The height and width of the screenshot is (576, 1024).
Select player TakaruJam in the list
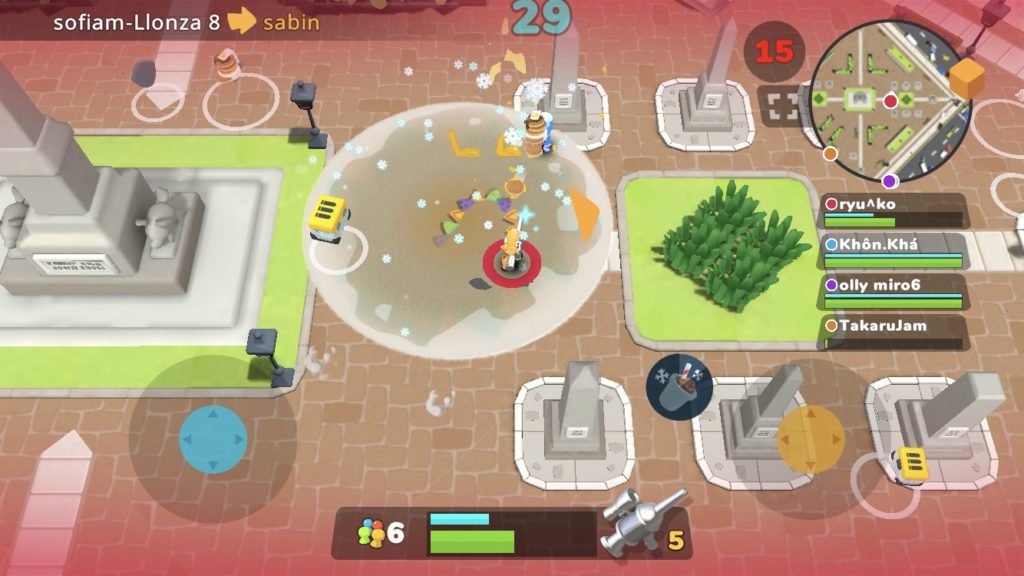894,331
